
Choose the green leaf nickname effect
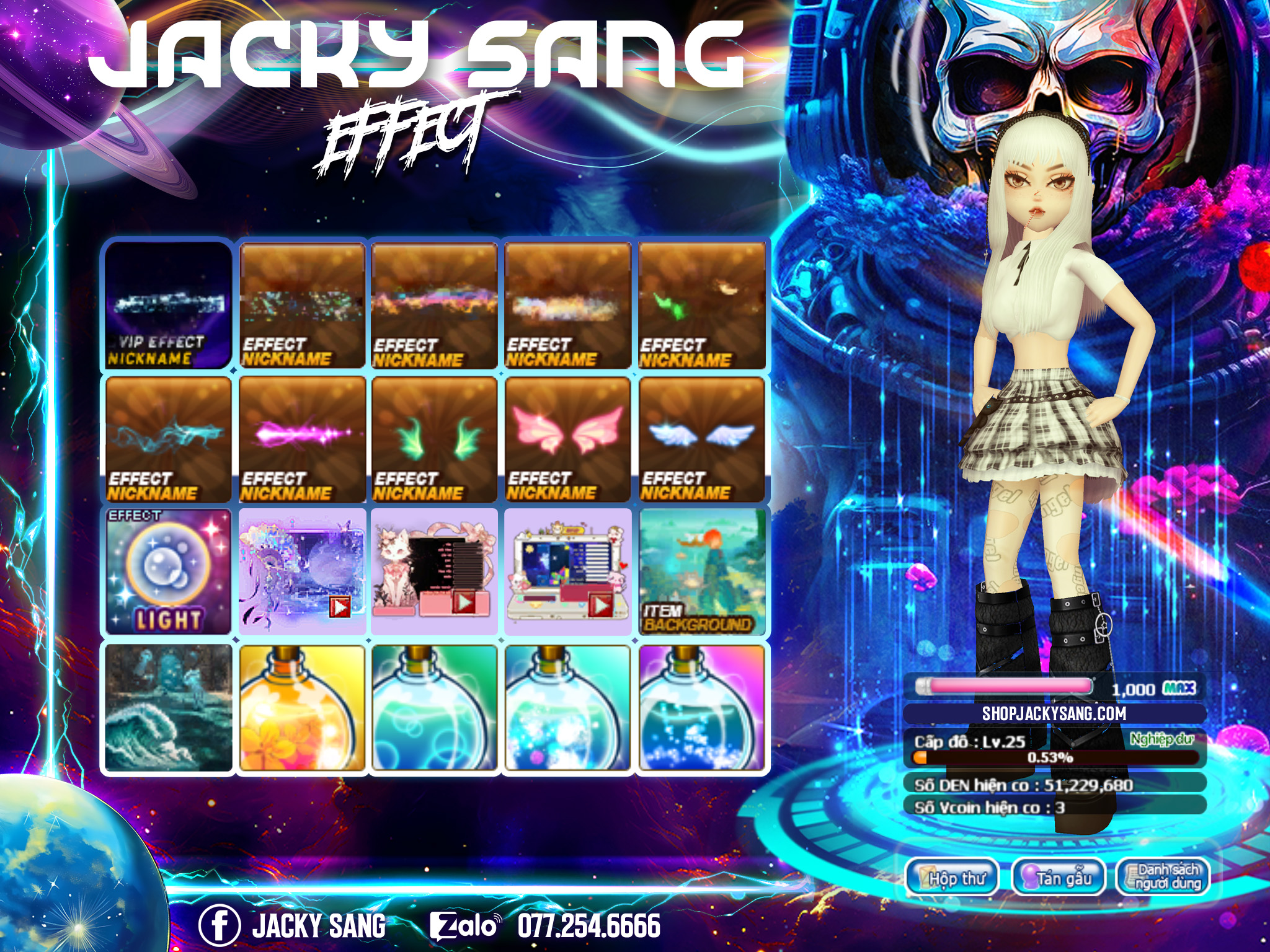click(x=702, y=305)
